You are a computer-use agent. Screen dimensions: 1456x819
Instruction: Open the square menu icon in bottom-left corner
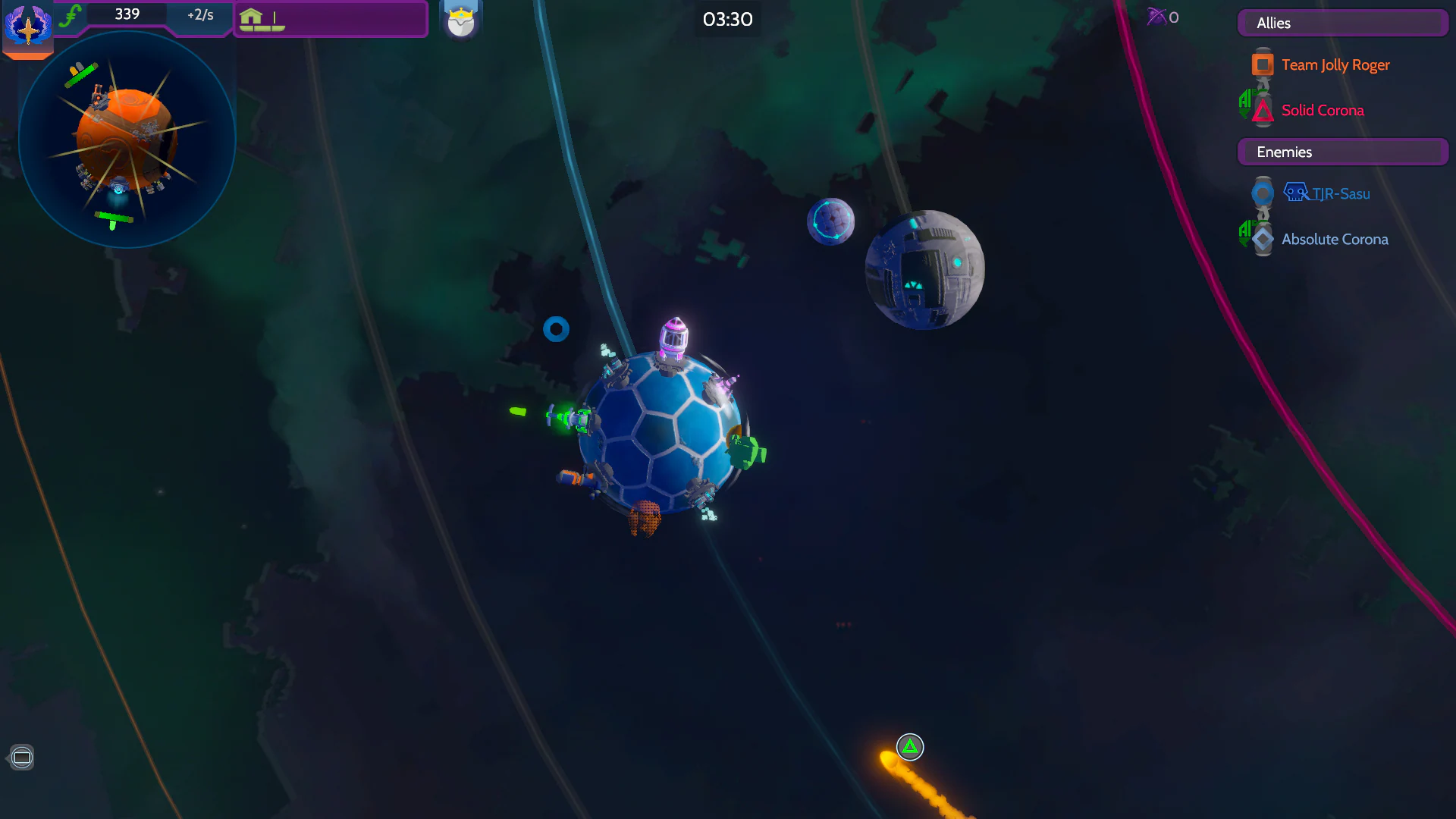[x=22, y=757]
